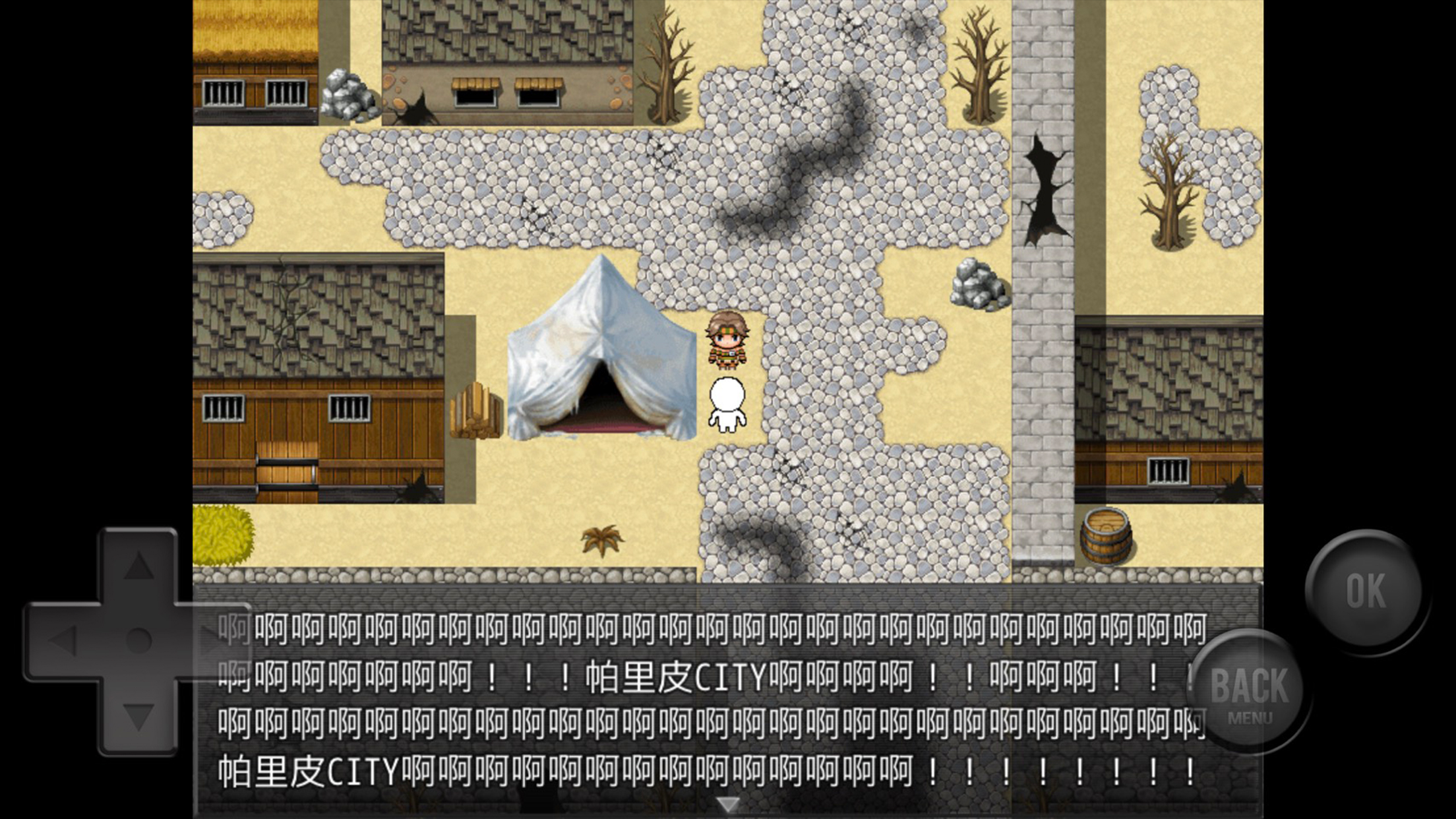
Task: Tap the wooden barrel near the stone wall
Action: [1107, 535]
